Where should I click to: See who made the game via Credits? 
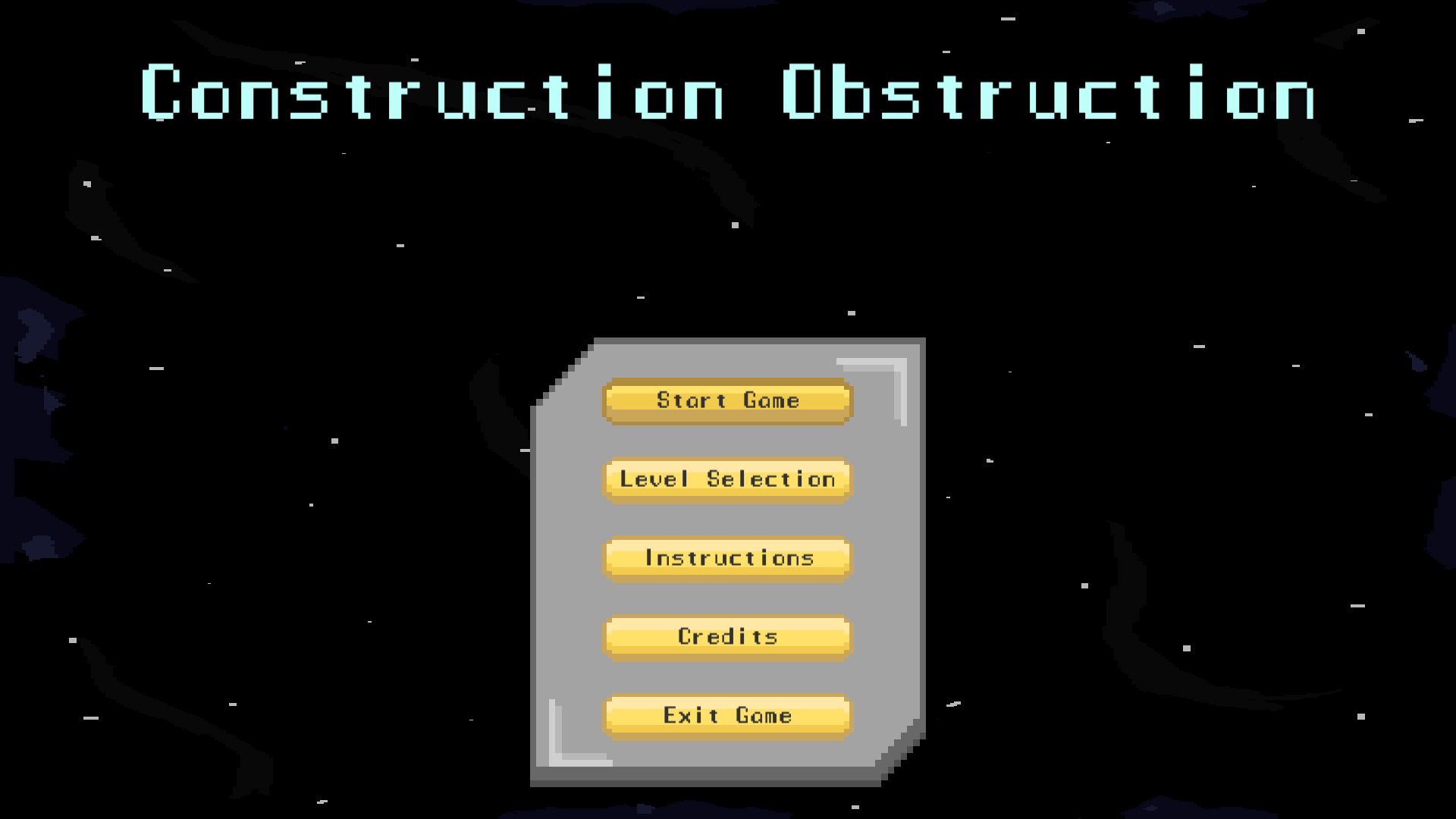coord(726,637)
